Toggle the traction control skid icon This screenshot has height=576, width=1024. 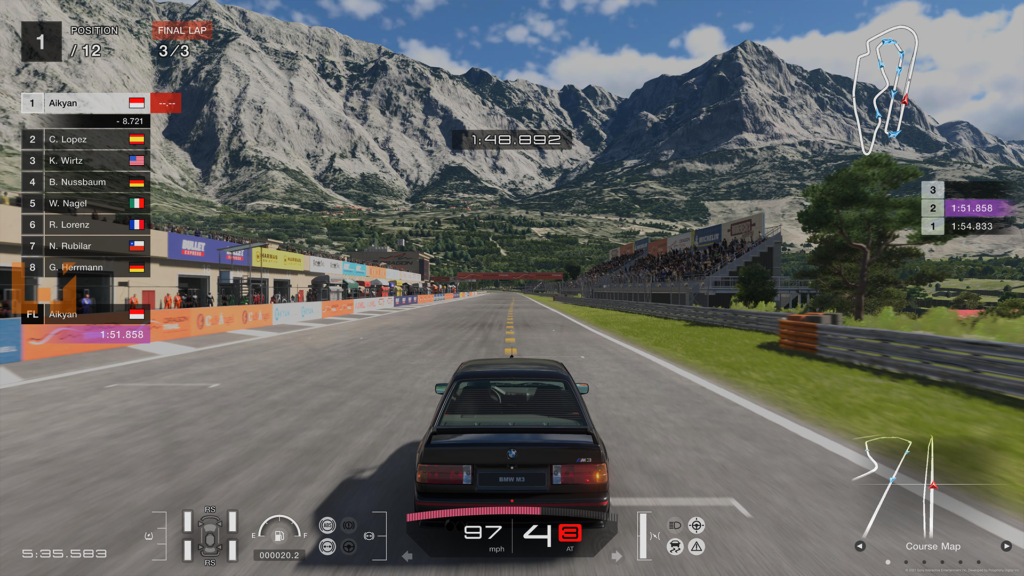[675, 546]
